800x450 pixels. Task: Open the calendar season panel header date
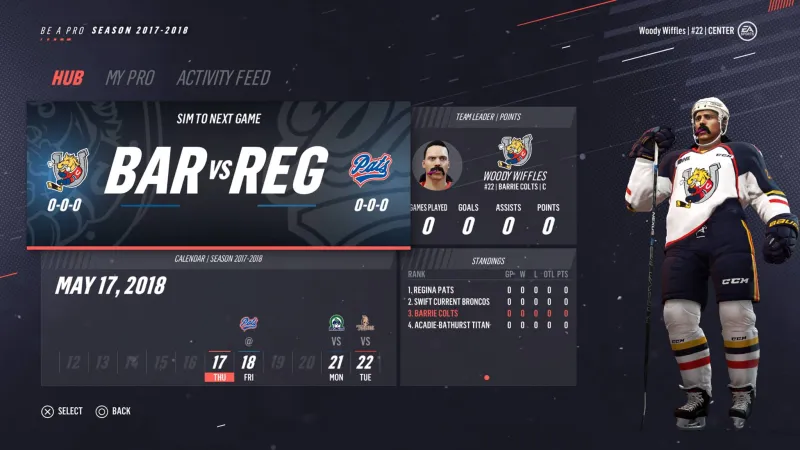click(110, 286)
